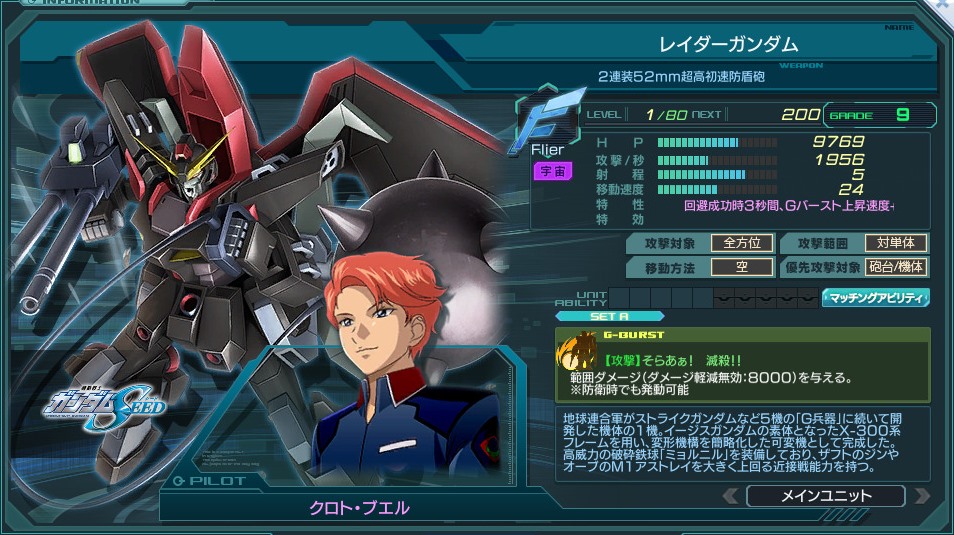Close the unit information window

(943, 5)
